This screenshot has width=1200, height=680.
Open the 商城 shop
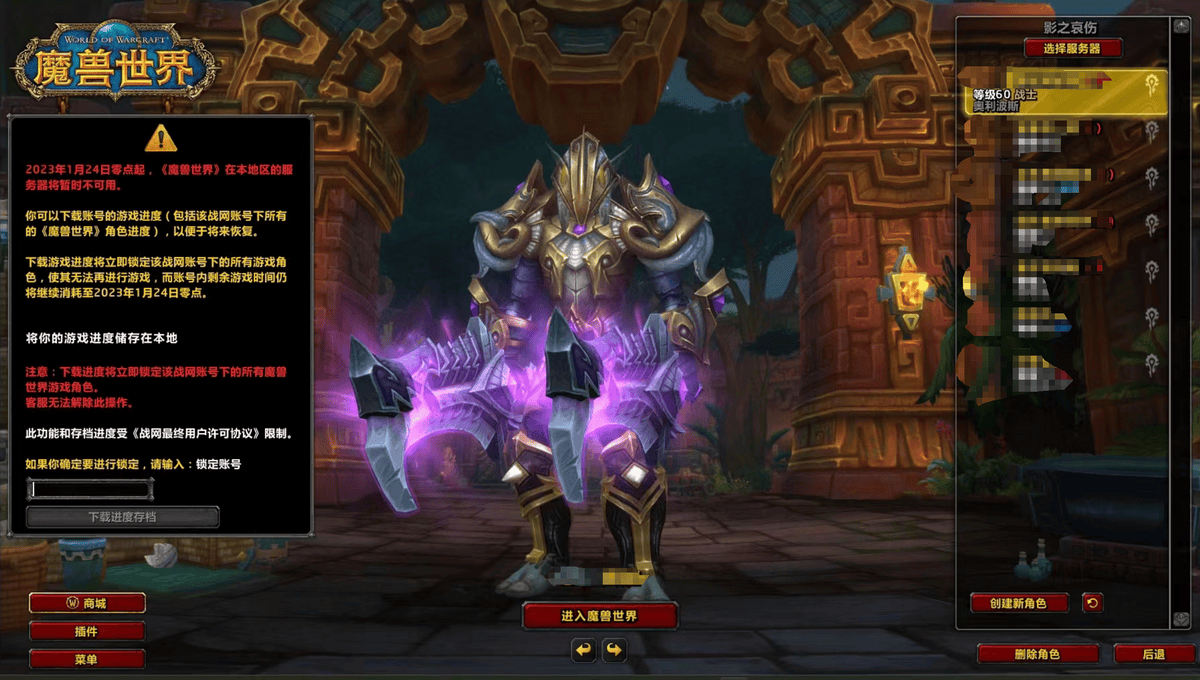point(87,603)
